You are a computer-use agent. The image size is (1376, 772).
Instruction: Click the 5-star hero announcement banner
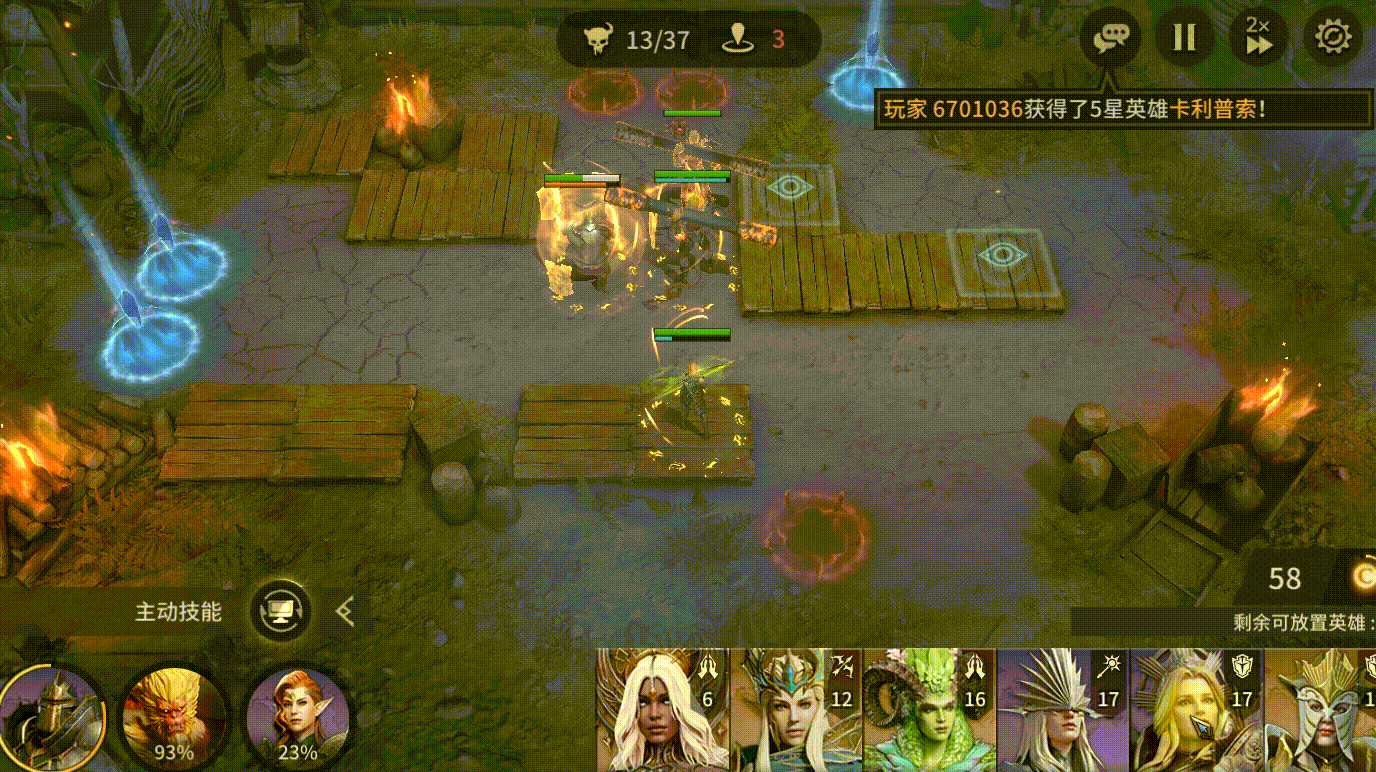pos(1123,108)
